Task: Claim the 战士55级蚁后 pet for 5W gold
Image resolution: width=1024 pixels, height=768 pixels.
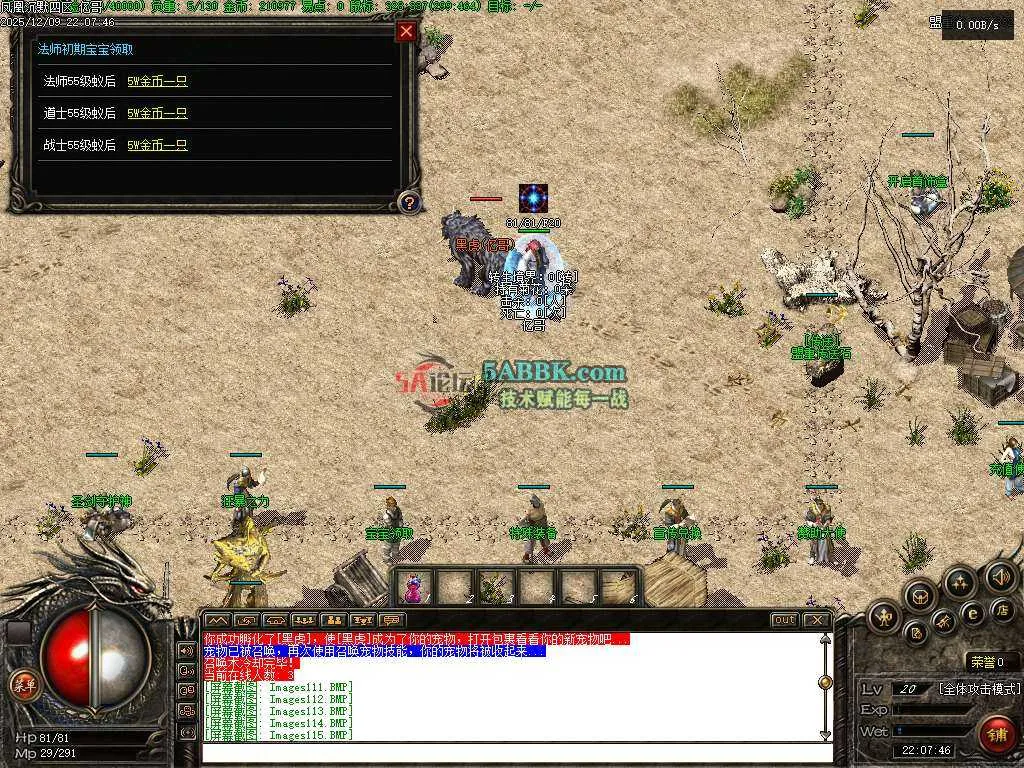Action: (x=157, y=145)
